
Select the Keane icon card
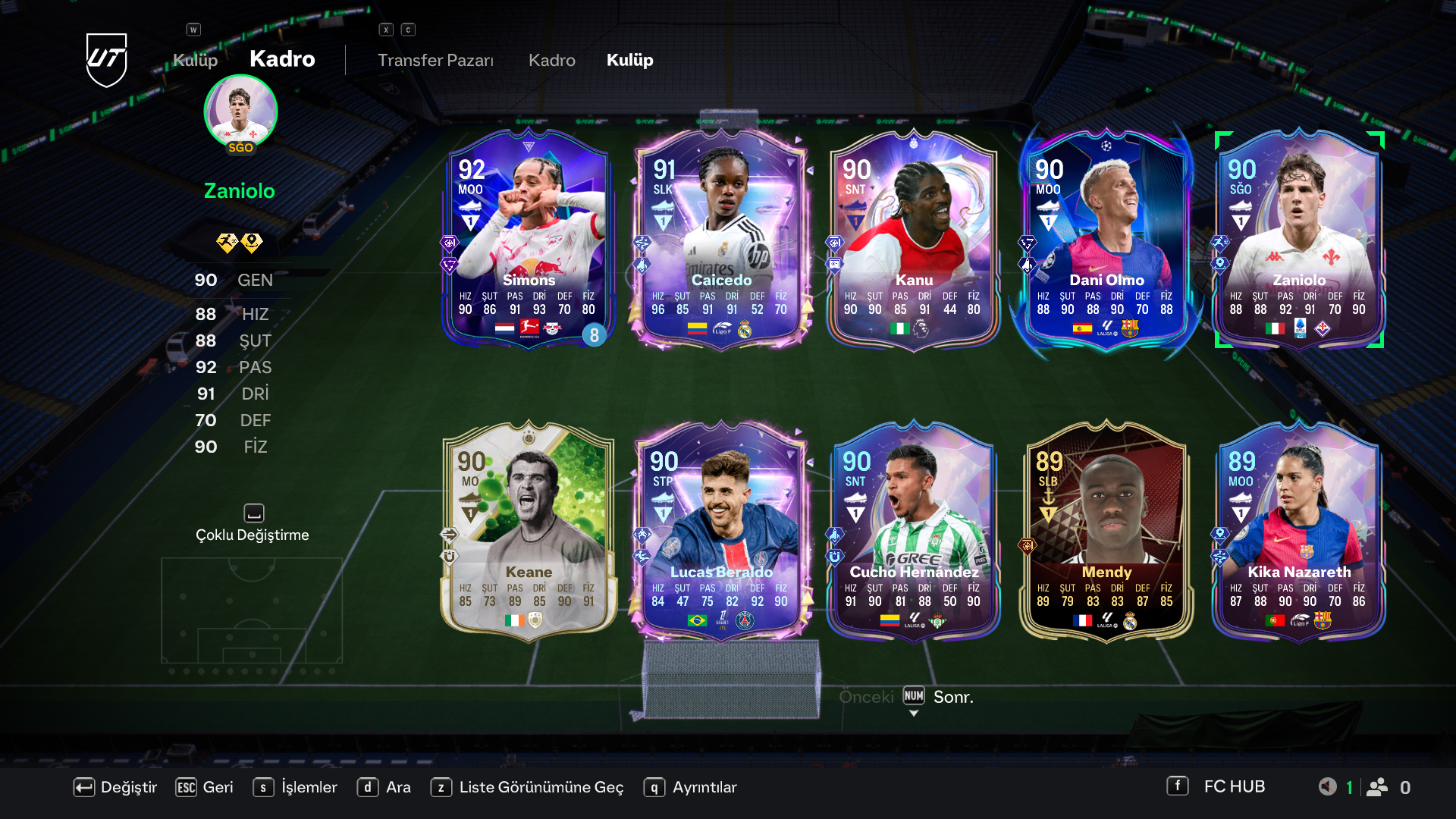tap(529, 531)
